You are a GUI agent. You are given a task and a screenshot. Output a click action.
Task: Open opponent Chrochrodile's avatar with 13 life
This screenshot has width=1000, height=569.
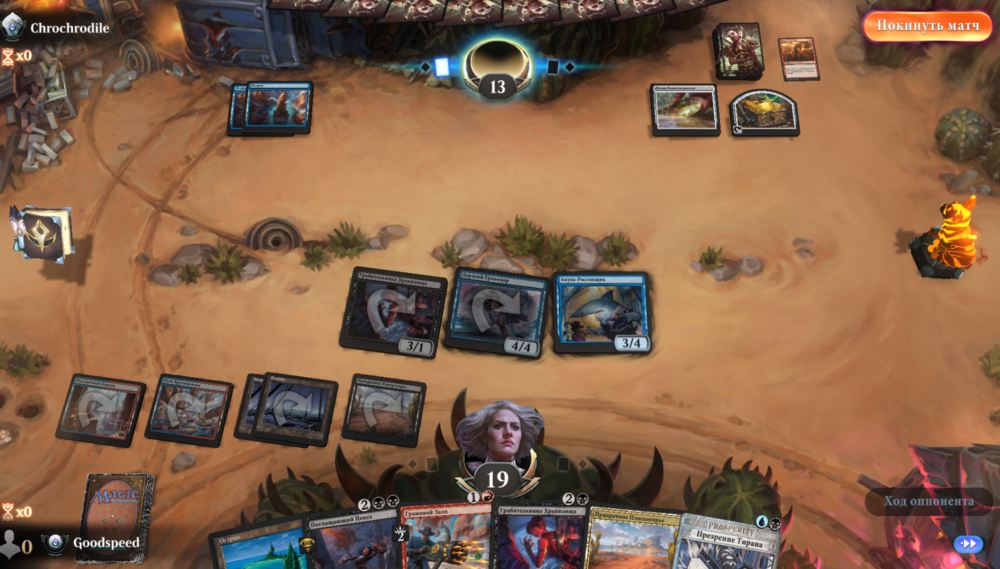click(x=497, y=62)
